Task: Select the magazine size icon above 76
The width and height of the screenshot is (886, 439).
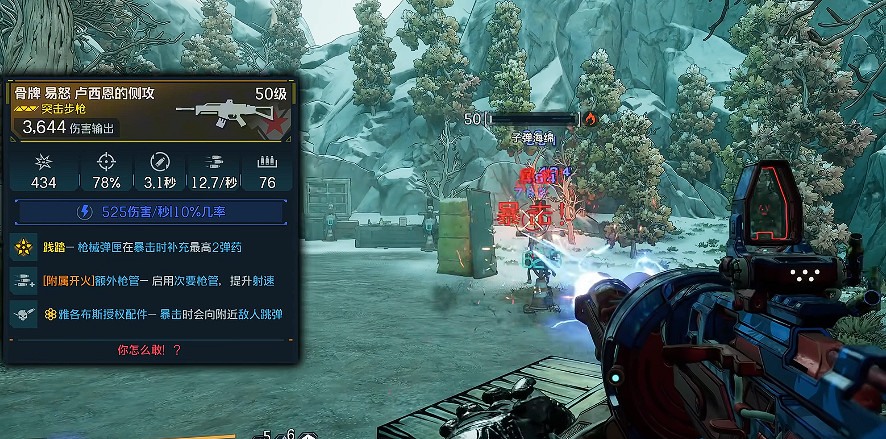Action: click(267, 162)
